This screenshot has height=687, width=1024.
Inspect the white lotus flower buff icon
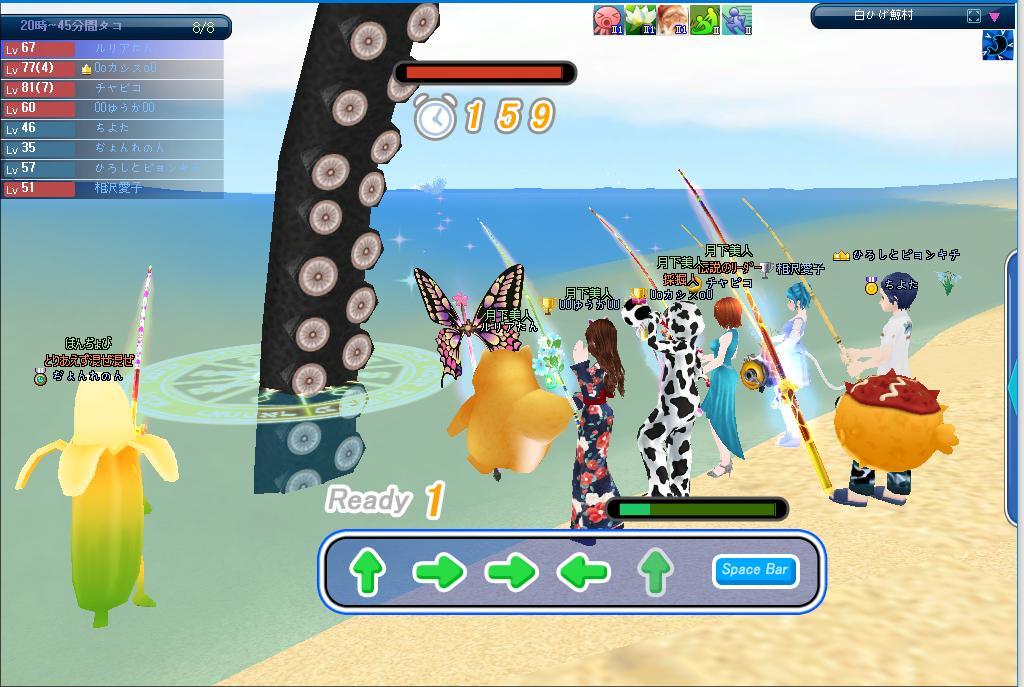pos(640,19)
